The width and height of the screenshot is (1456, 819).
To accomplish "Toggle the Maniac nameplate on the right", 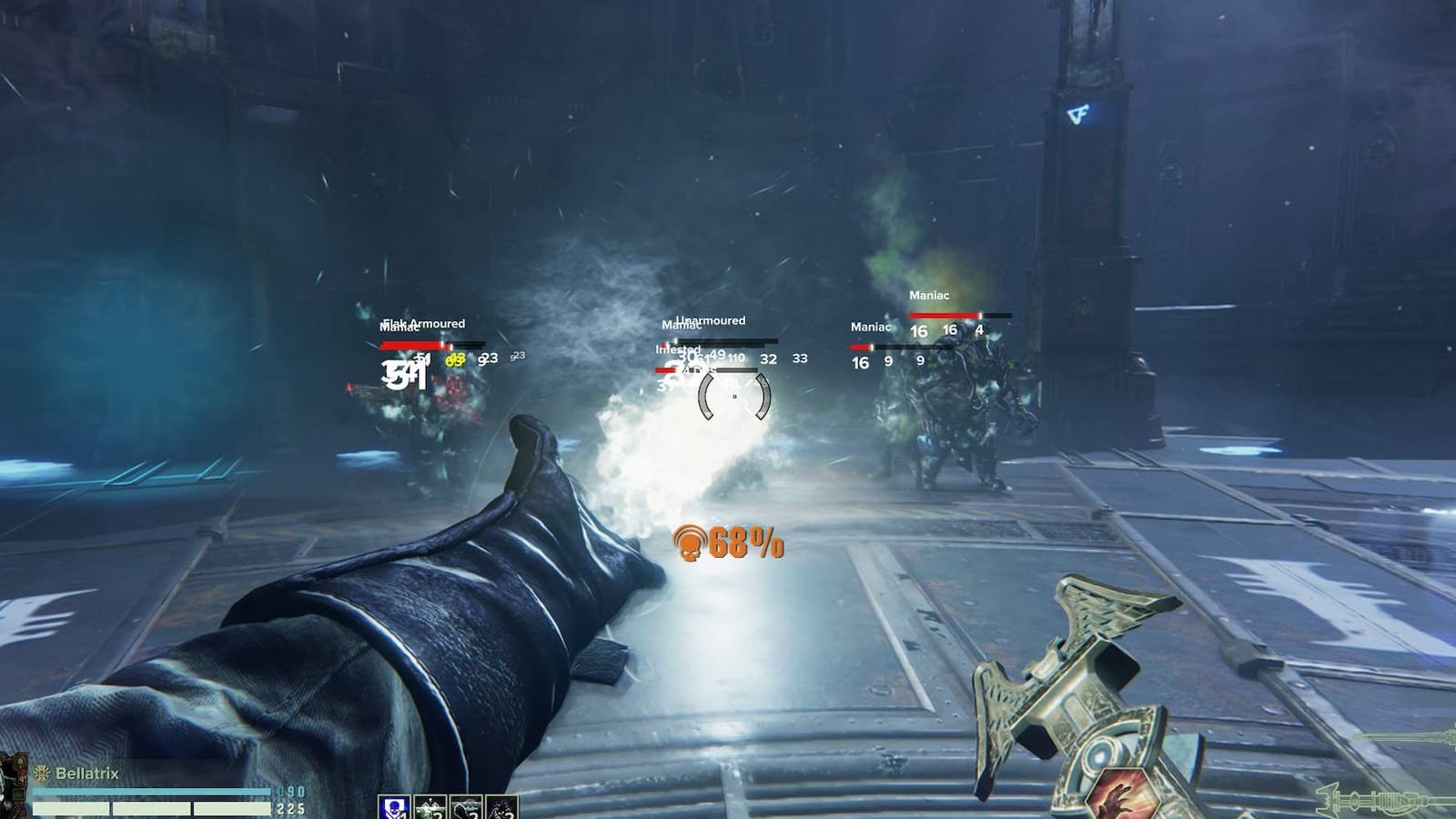I will 928,296.
